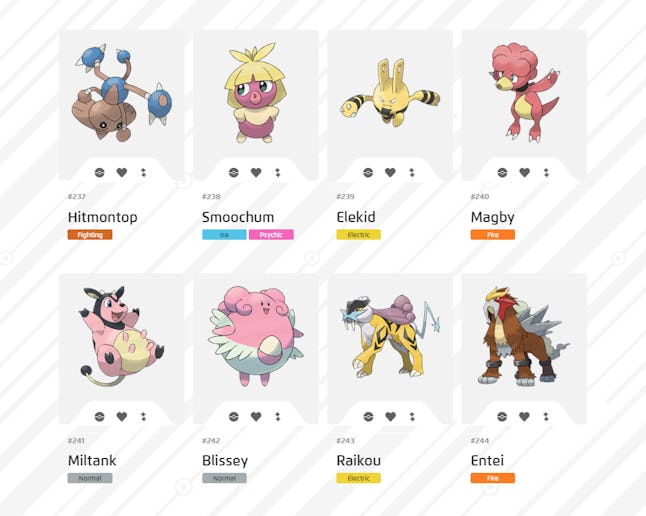The height and width of the screenshot is (516, 646).
Task: Toggle the Poké Ball icon under Magby
Action: pos(502,172)
